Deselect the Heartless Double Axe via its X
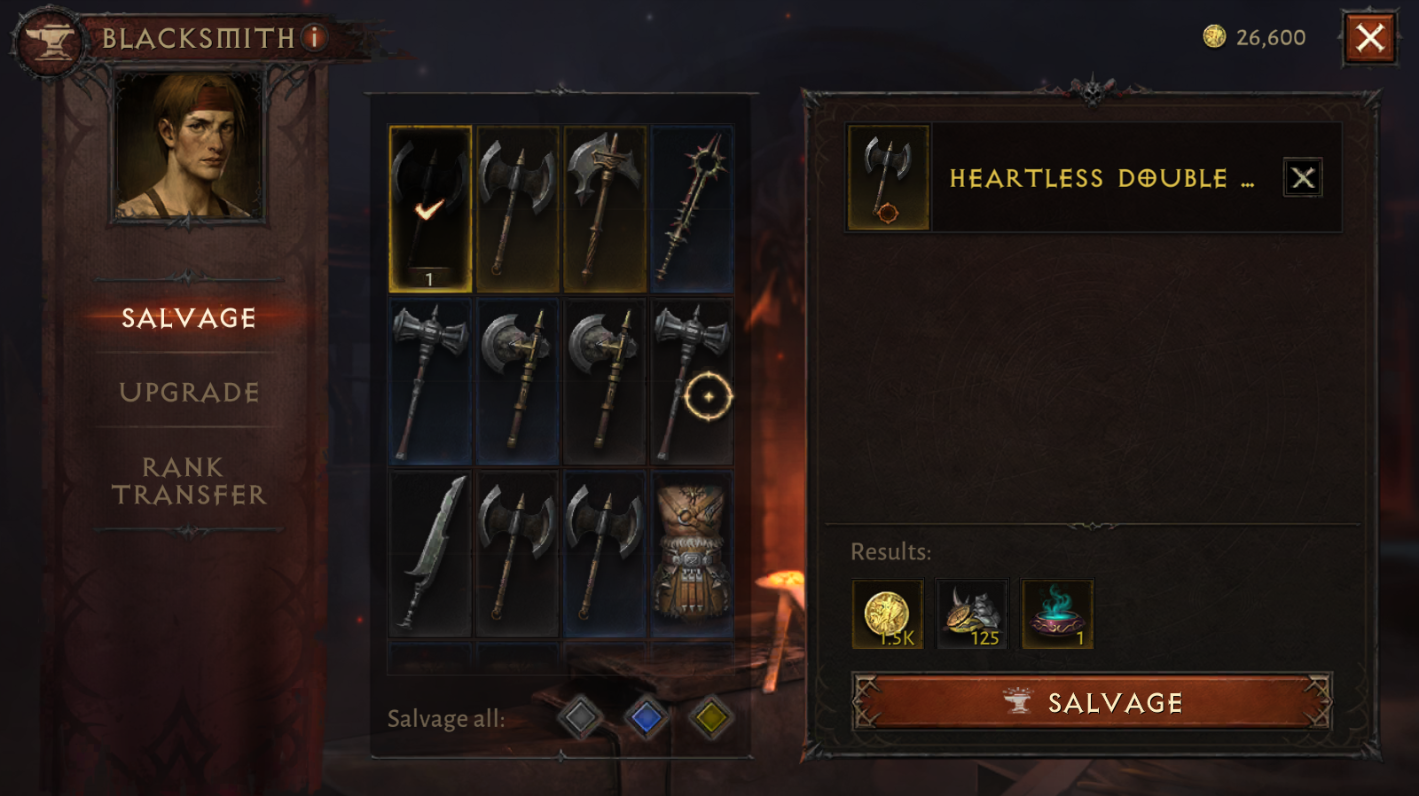This screenshot has height=796, width=1419. tap(1303, 178)
